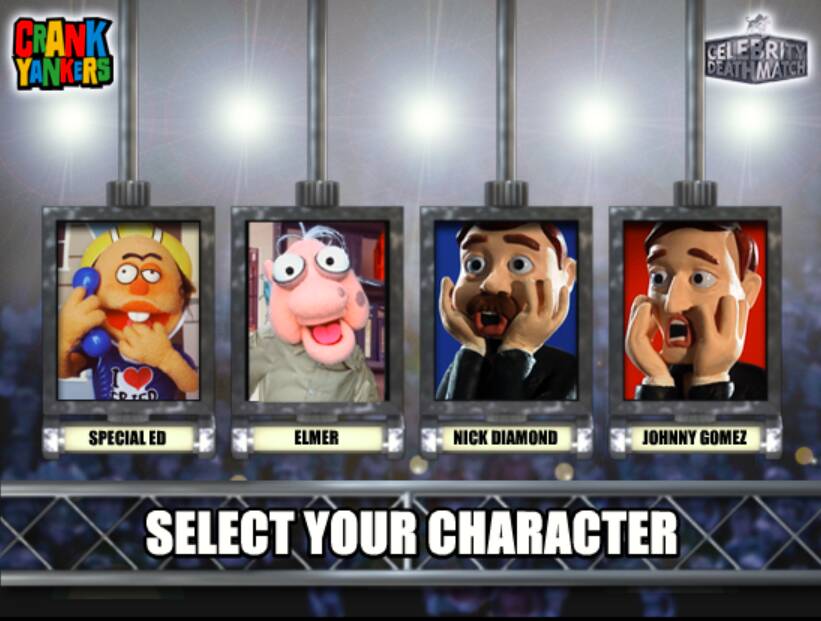
Task: Select the Special Ed character portrait
Action: 128,310
